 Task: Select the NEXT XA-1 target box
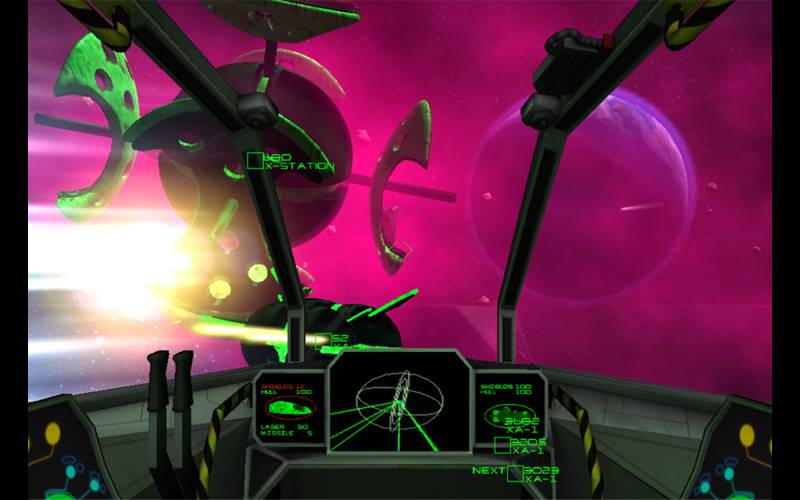(515, 473)
